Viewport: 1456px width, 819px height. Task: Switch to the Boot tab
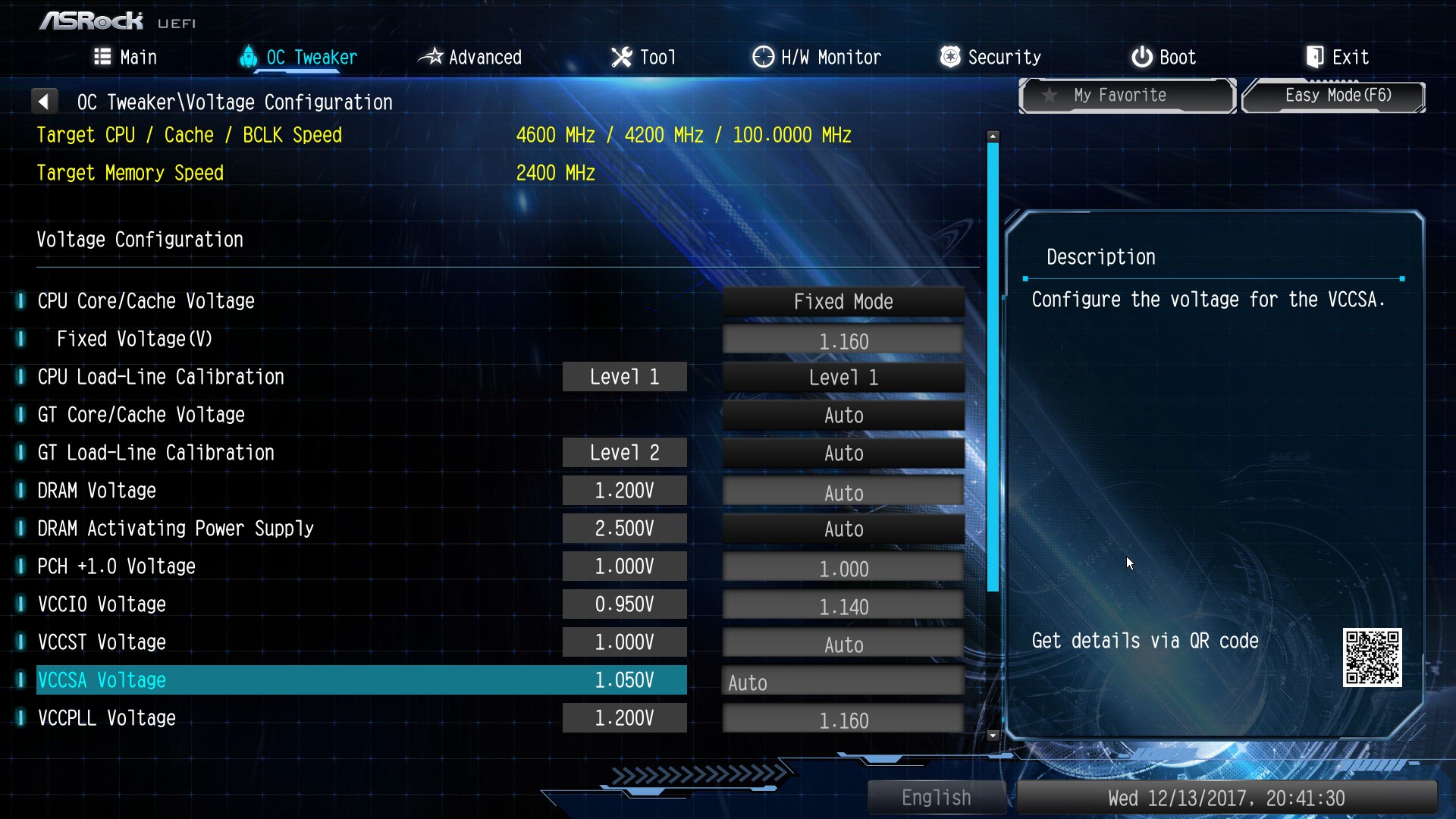tap(1163, 58)
